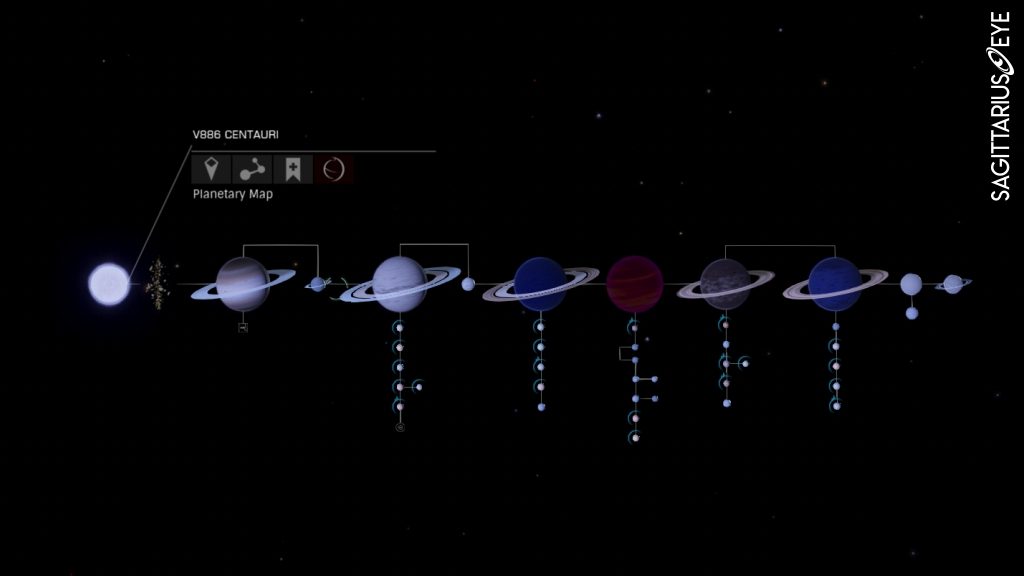Open the orrery view node icon
This screenshot has height=576, width=1024.
click(251, 168)
